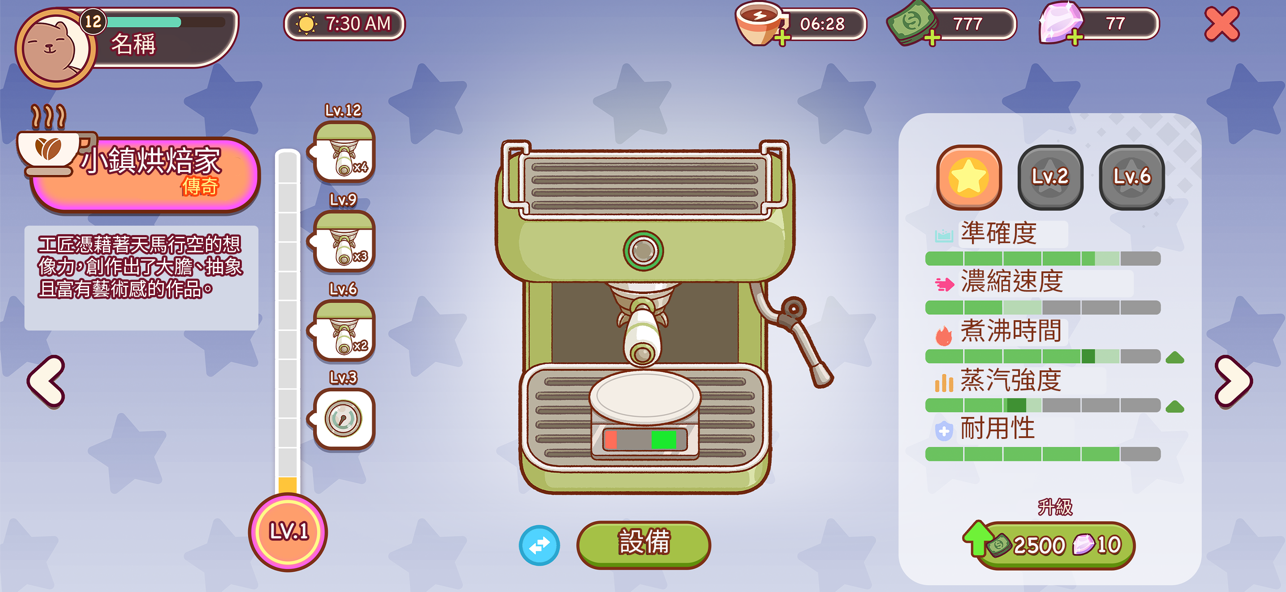Open the capybara player profile avatar
The image size is (1286, 592).
coord(55,46)
